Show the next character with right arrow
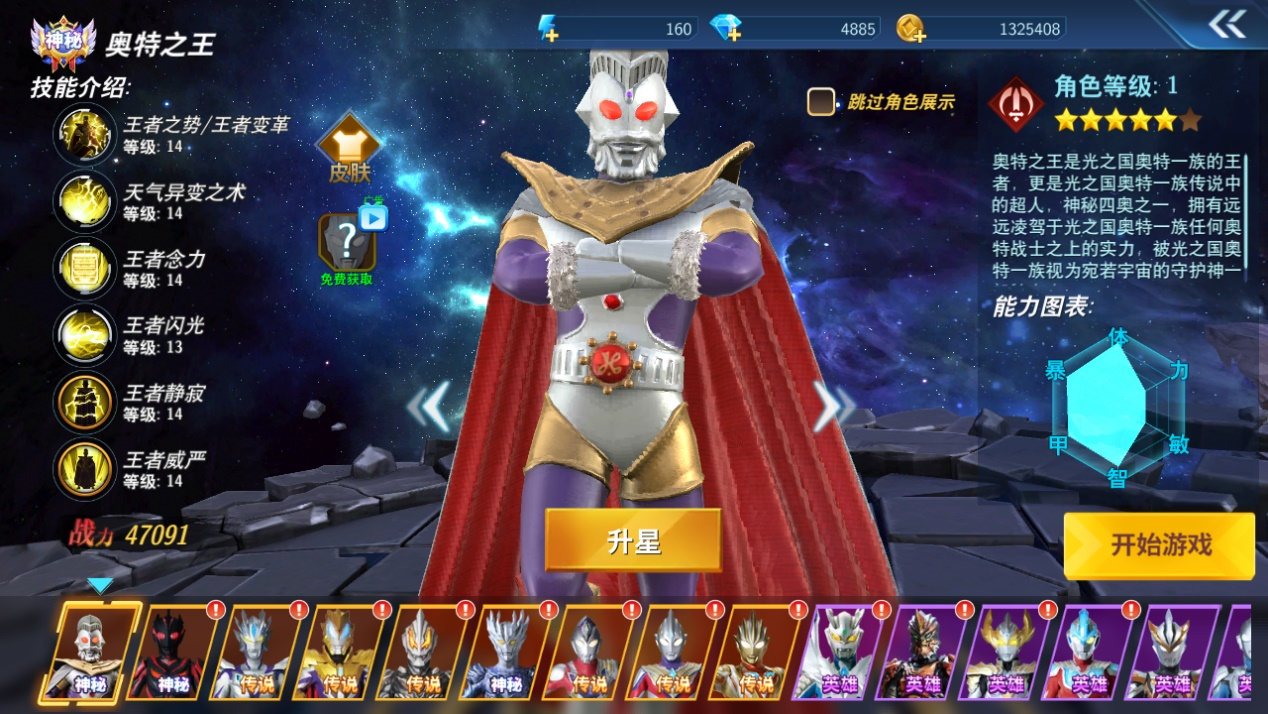 [832, 406]
